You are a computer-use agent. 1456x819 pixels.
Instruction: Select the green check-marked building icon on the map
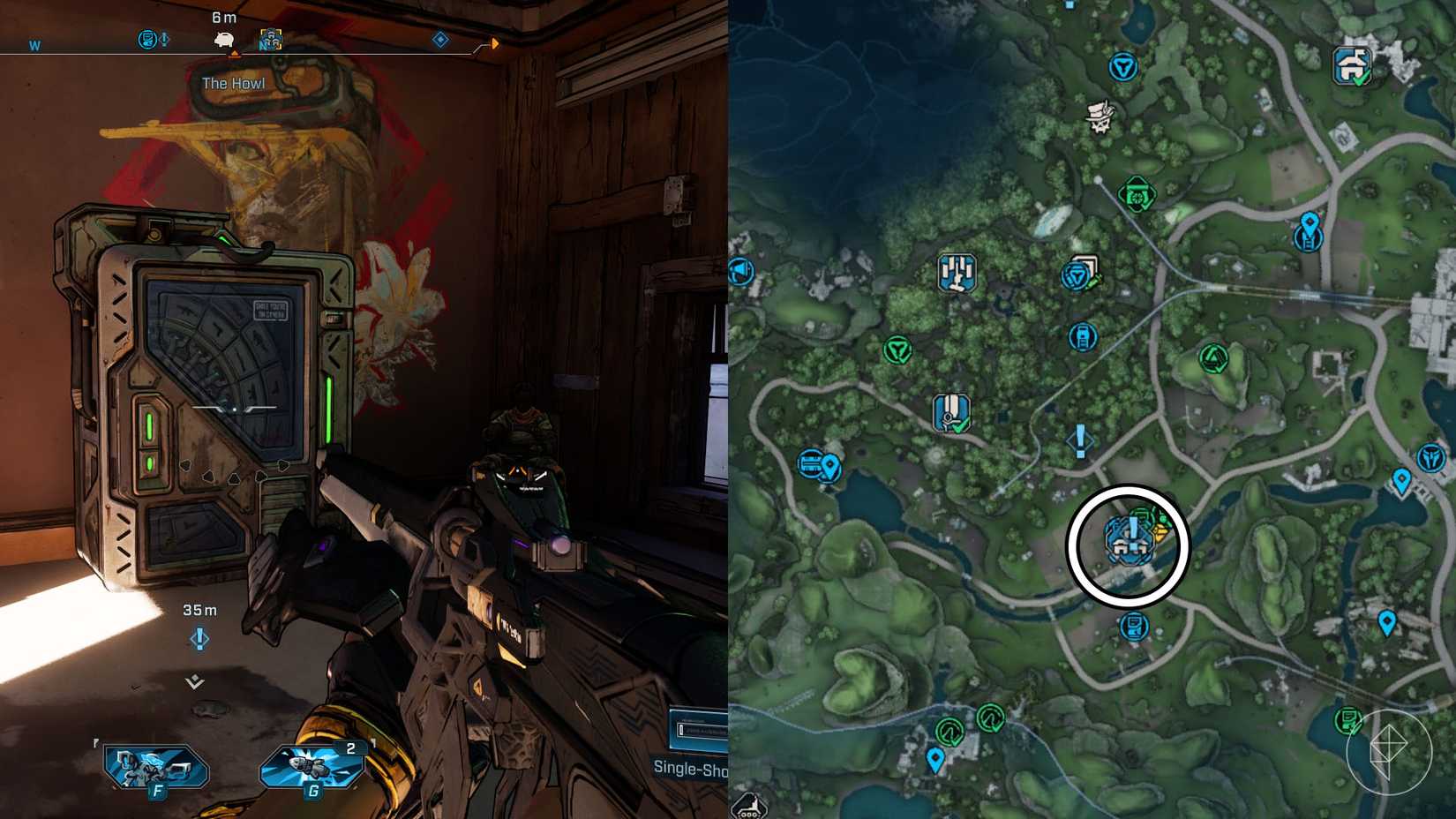(x=949, y=413)
